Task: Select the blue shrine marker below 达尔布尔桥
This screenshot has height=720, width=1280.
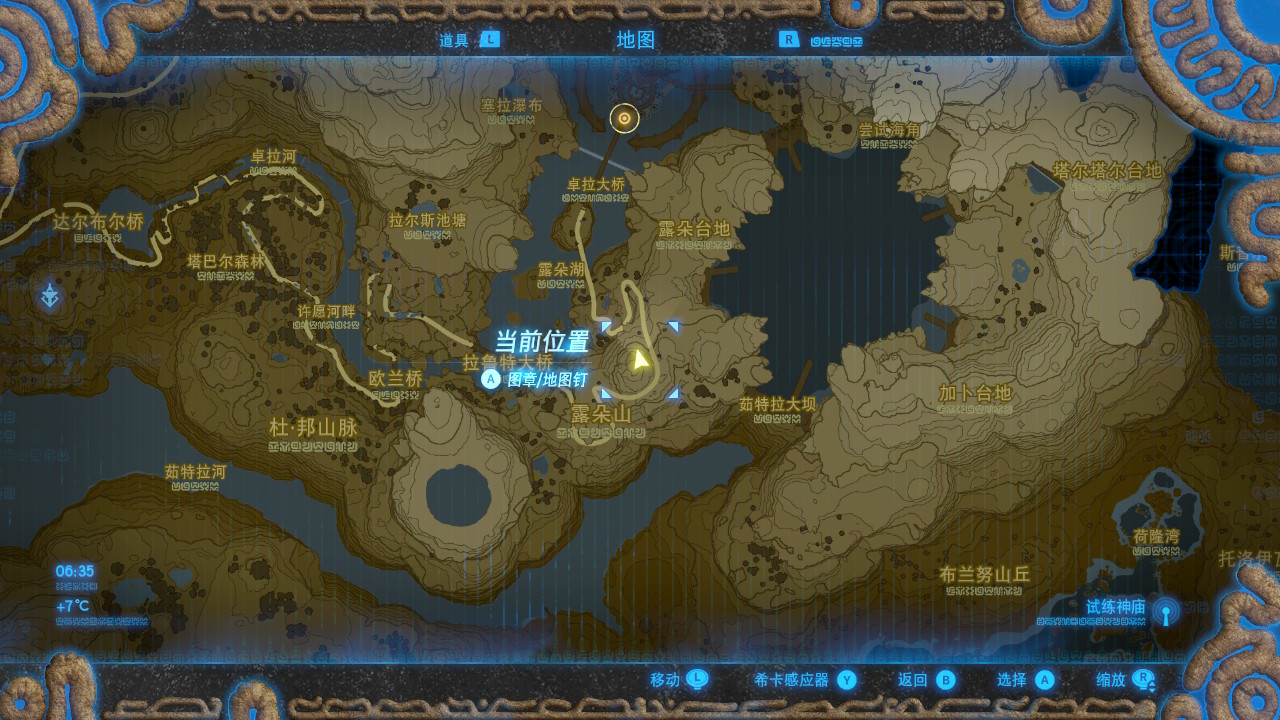Action: point(50,296)
